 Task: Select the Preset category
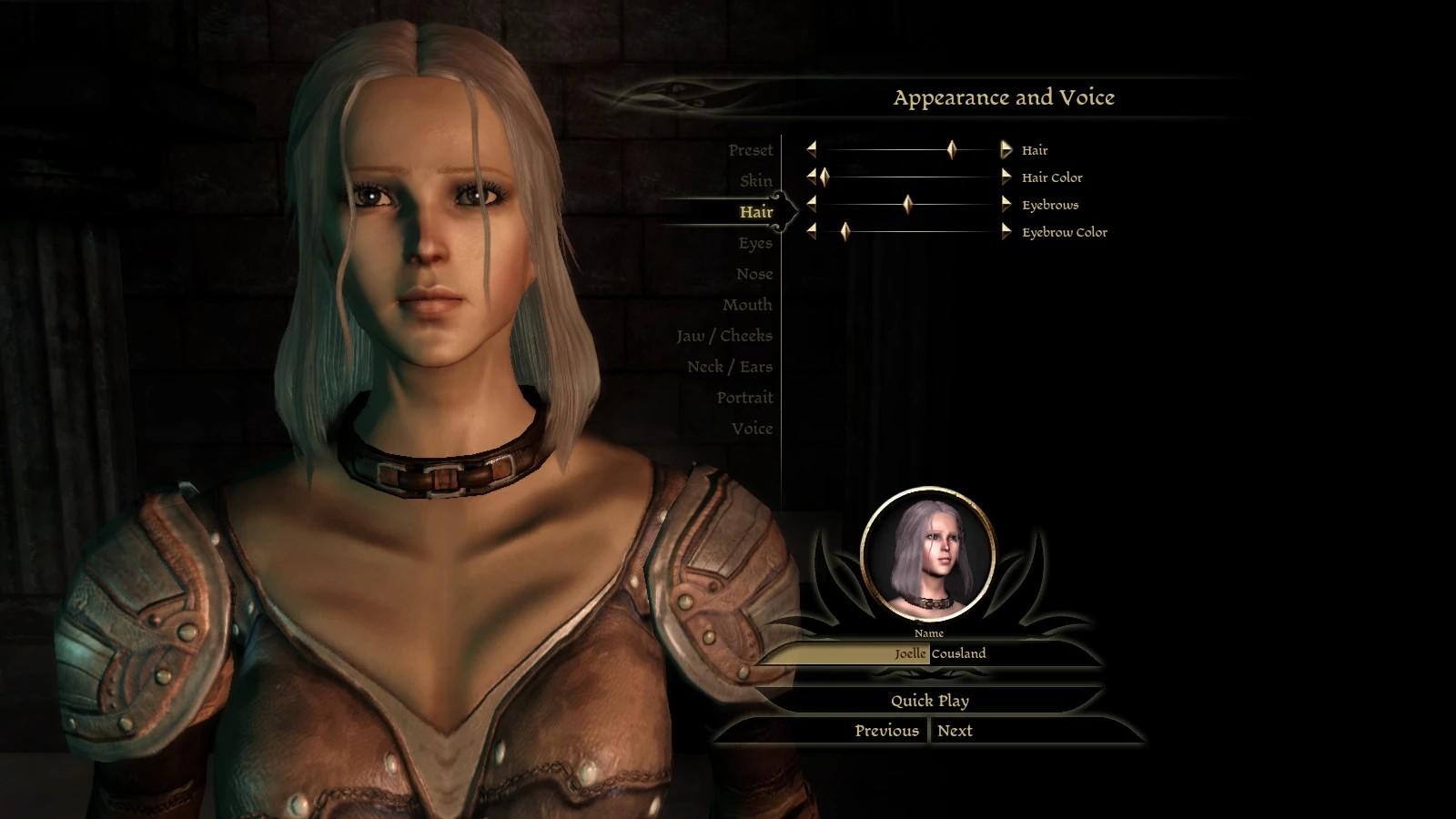pos(750,150)
